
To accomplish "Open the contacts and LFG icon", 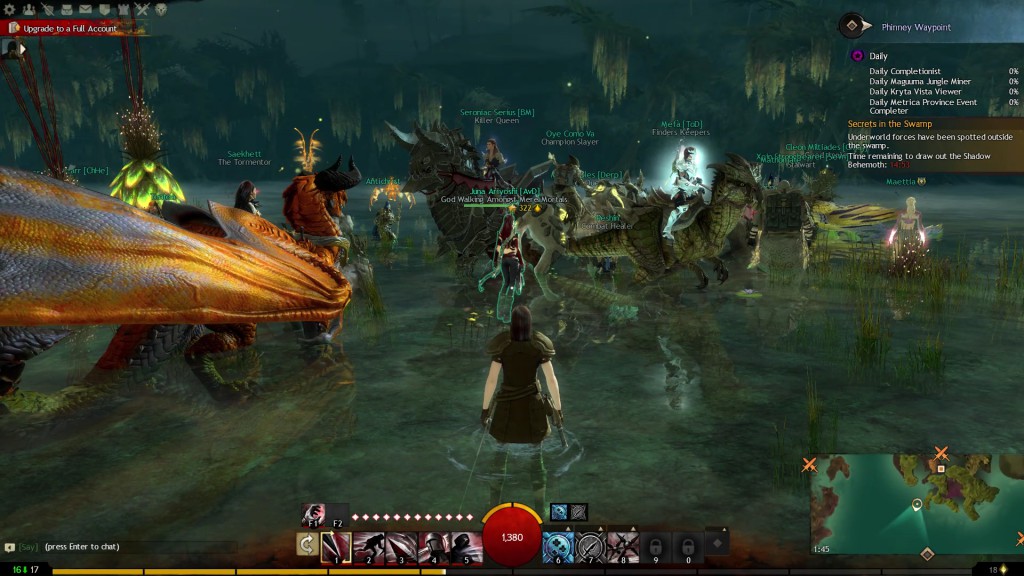I will (x=29, y=10).
